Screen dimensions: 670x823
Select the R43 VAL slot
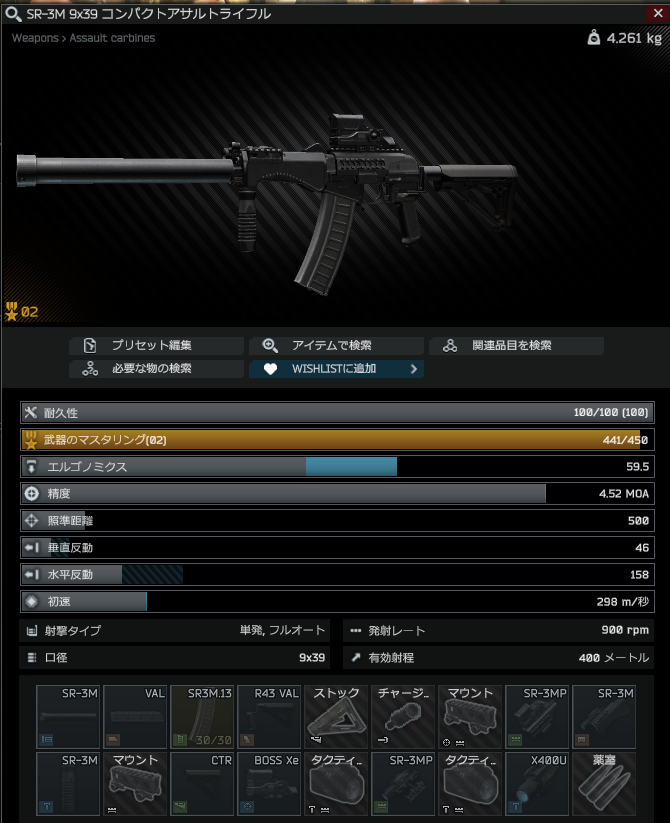pos(269,716)
